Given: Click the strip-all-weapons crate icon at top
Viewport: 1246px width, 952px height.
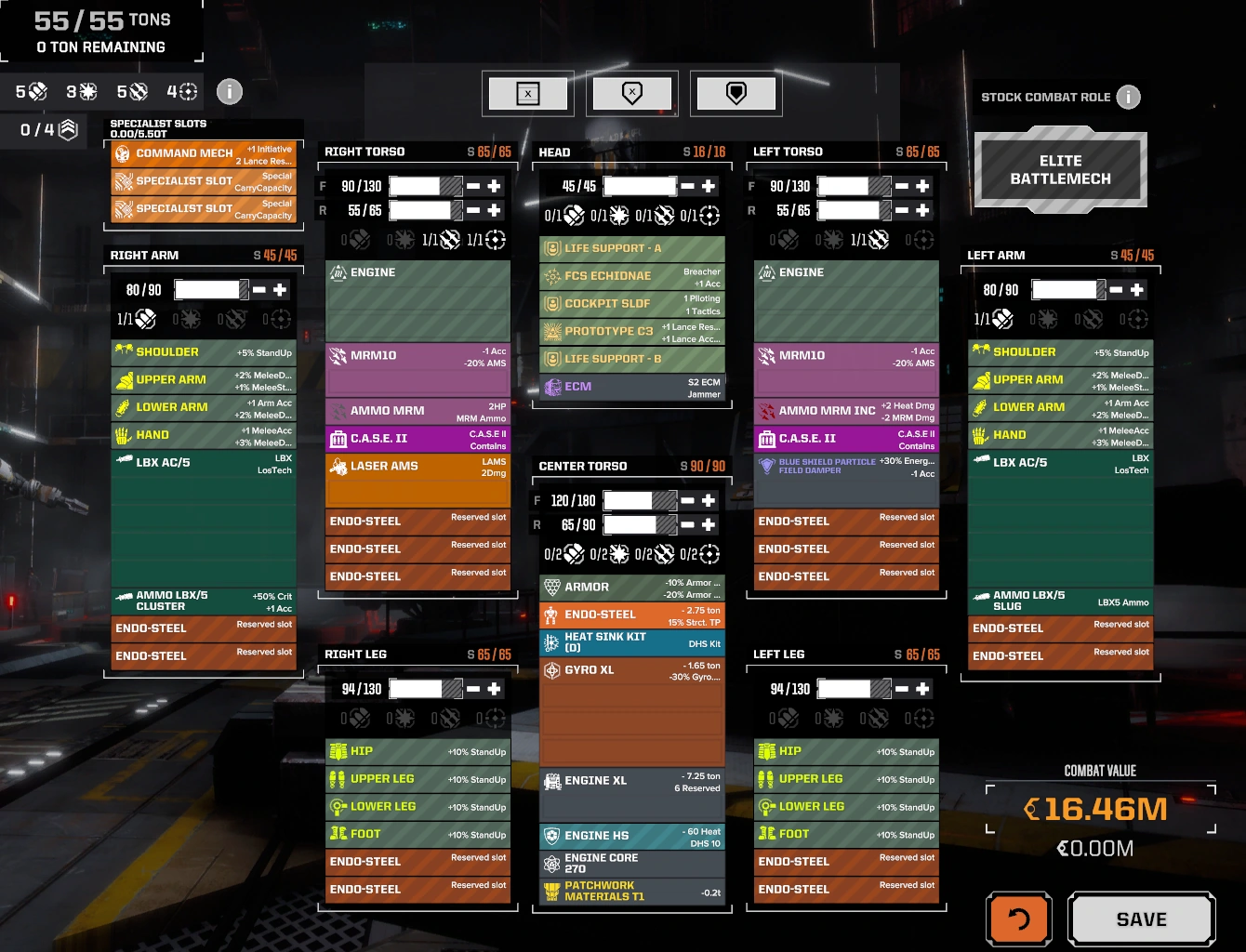Looking at the screenshot, I should [x=528, y=93].
